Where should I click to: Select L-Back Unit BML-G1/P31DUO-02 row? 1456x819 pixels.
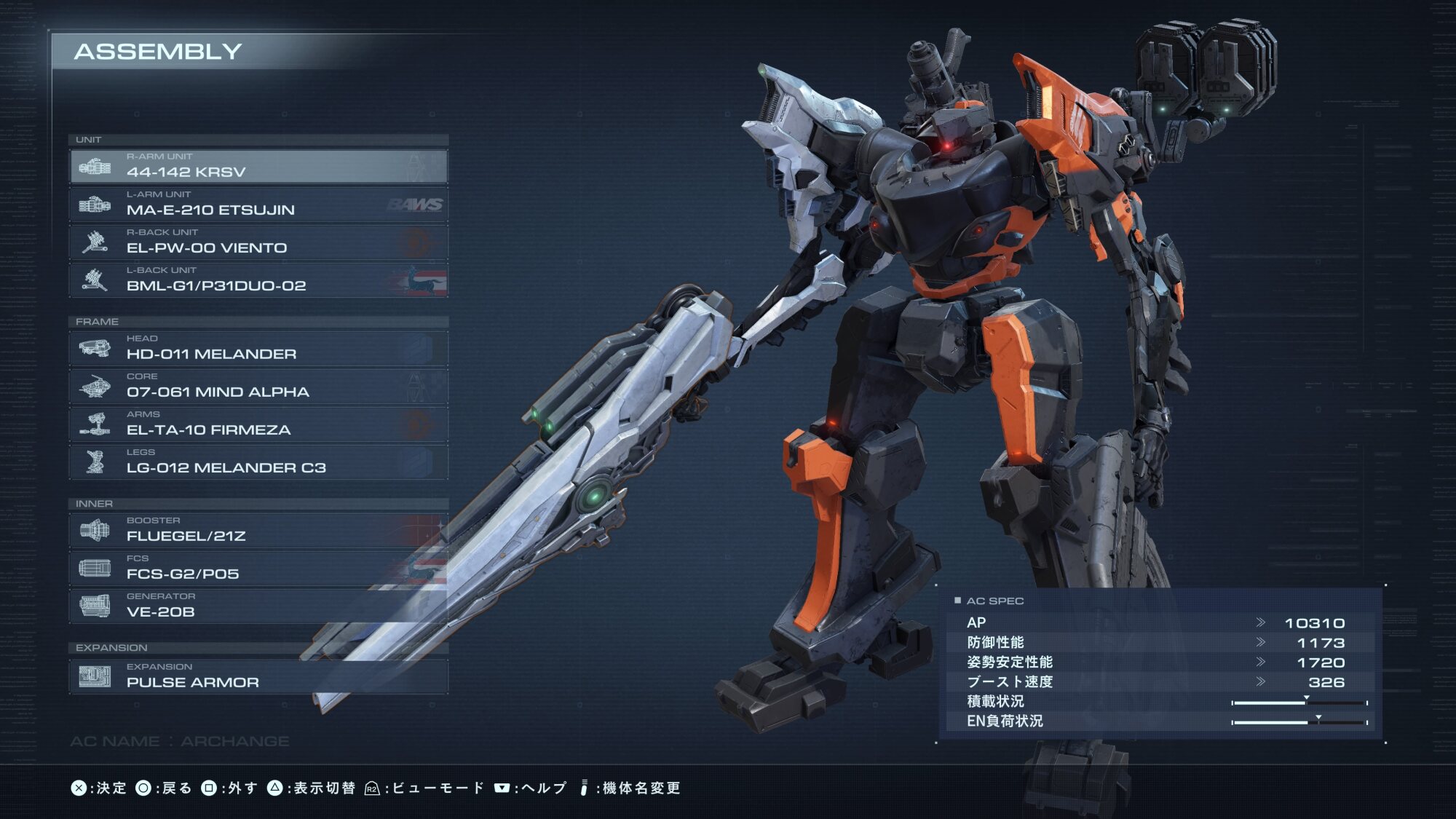tap(258, 280)
